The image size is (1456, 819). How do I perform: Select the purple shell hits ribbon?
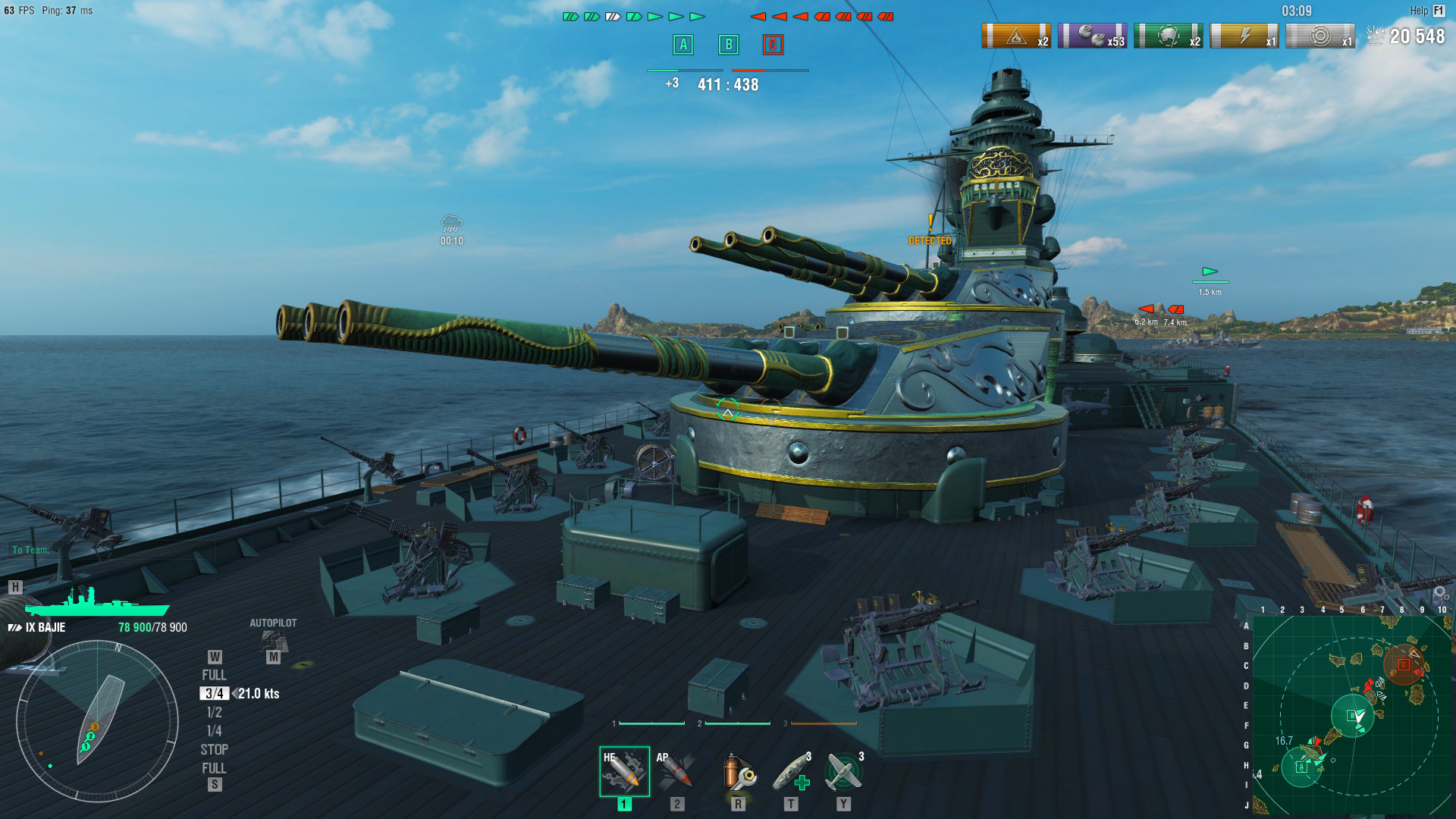(x=1092, y=36)
